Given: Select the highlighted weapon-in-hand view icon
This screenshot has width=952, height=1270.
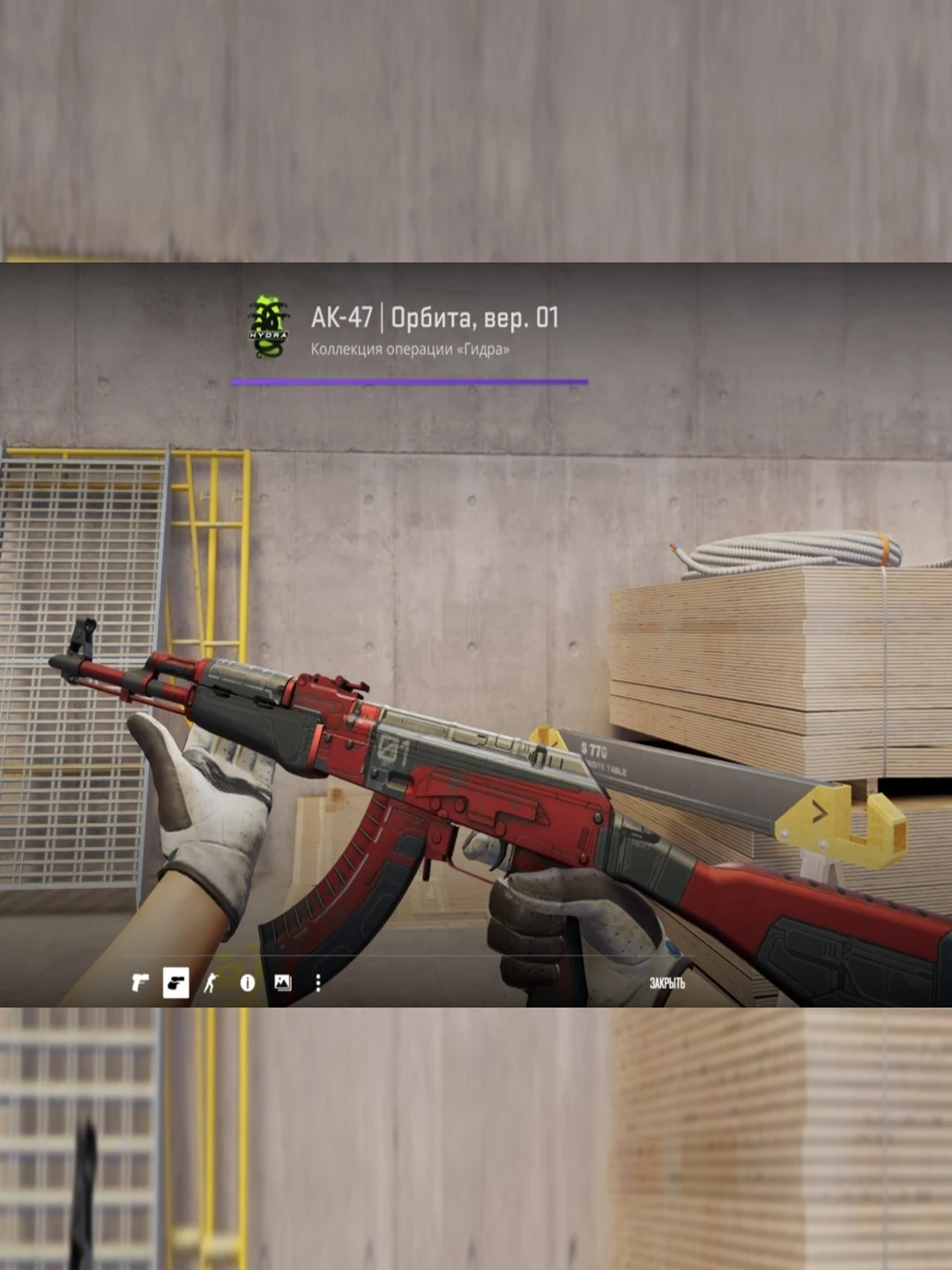Looking at the screenshot, I should (175, 982).
